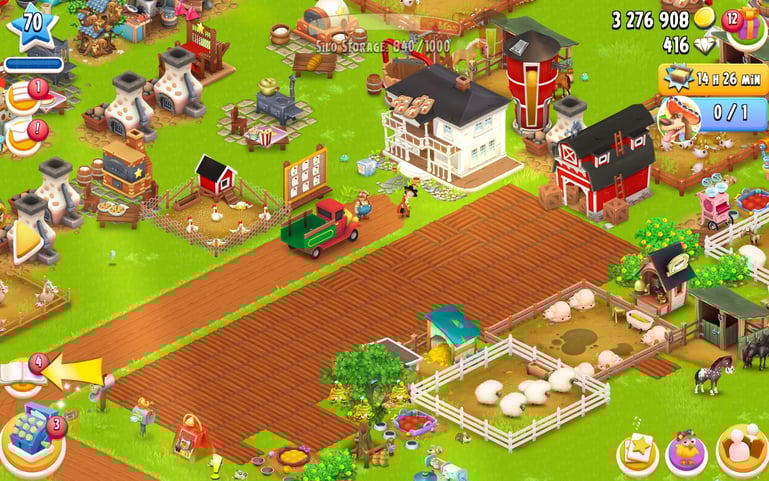Open the diamond currency shop

point(704,45)
